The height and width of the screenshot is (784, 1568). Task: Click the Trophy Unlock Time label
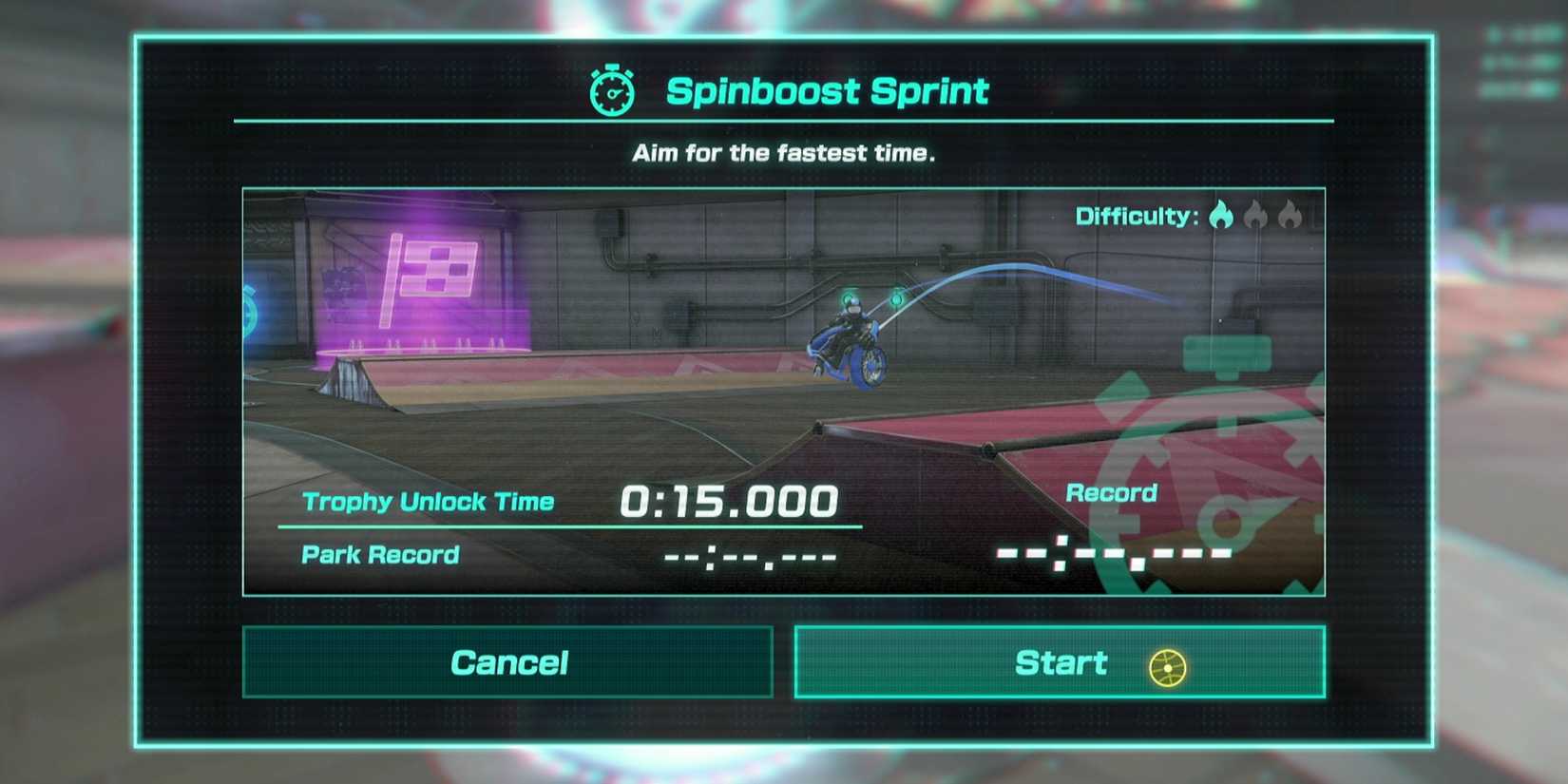click(x=428, y=501)
